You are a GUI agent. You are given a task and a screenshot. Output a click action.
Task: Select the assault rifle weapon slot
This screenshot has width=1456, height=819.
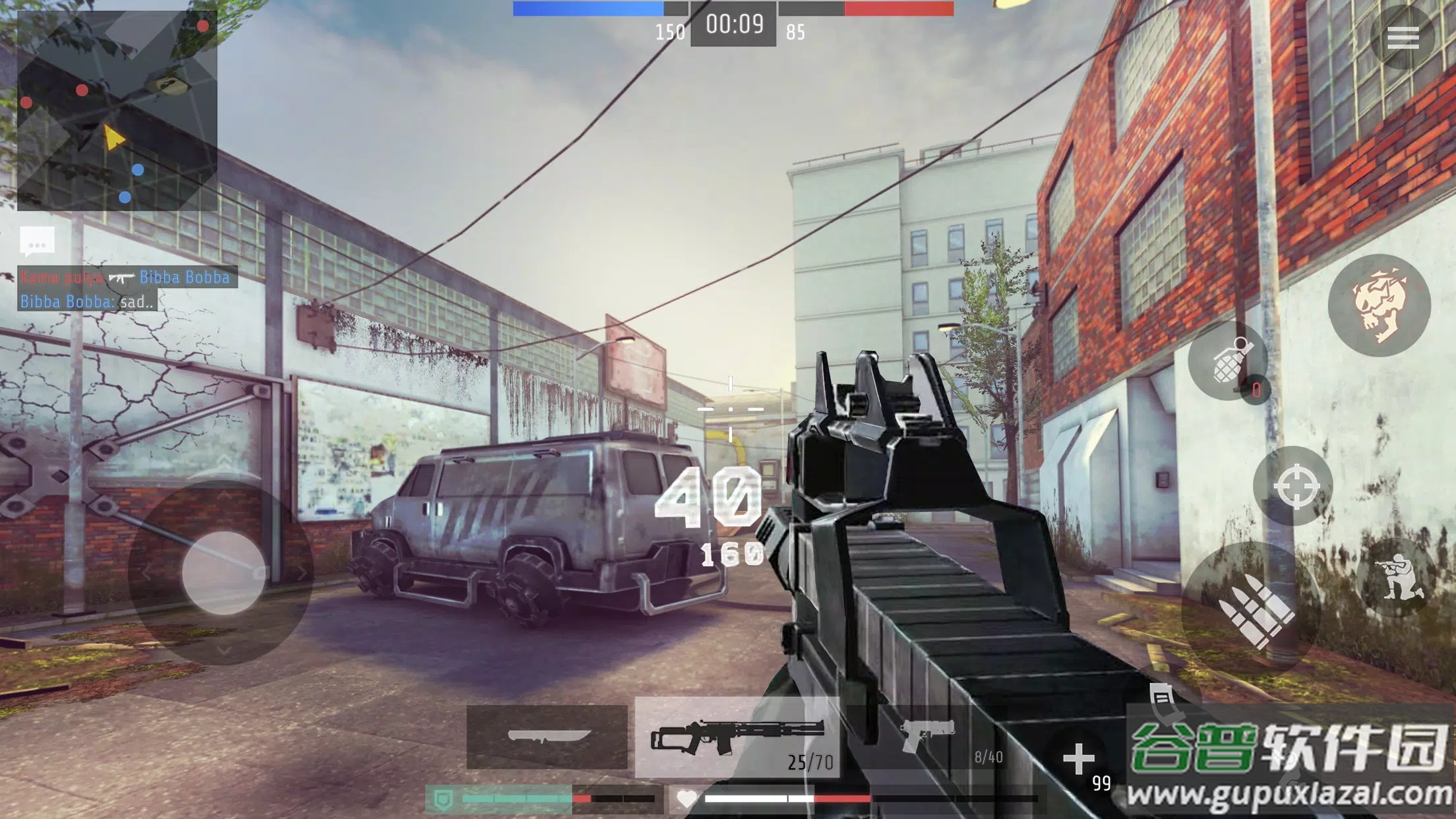coord(737,737)
